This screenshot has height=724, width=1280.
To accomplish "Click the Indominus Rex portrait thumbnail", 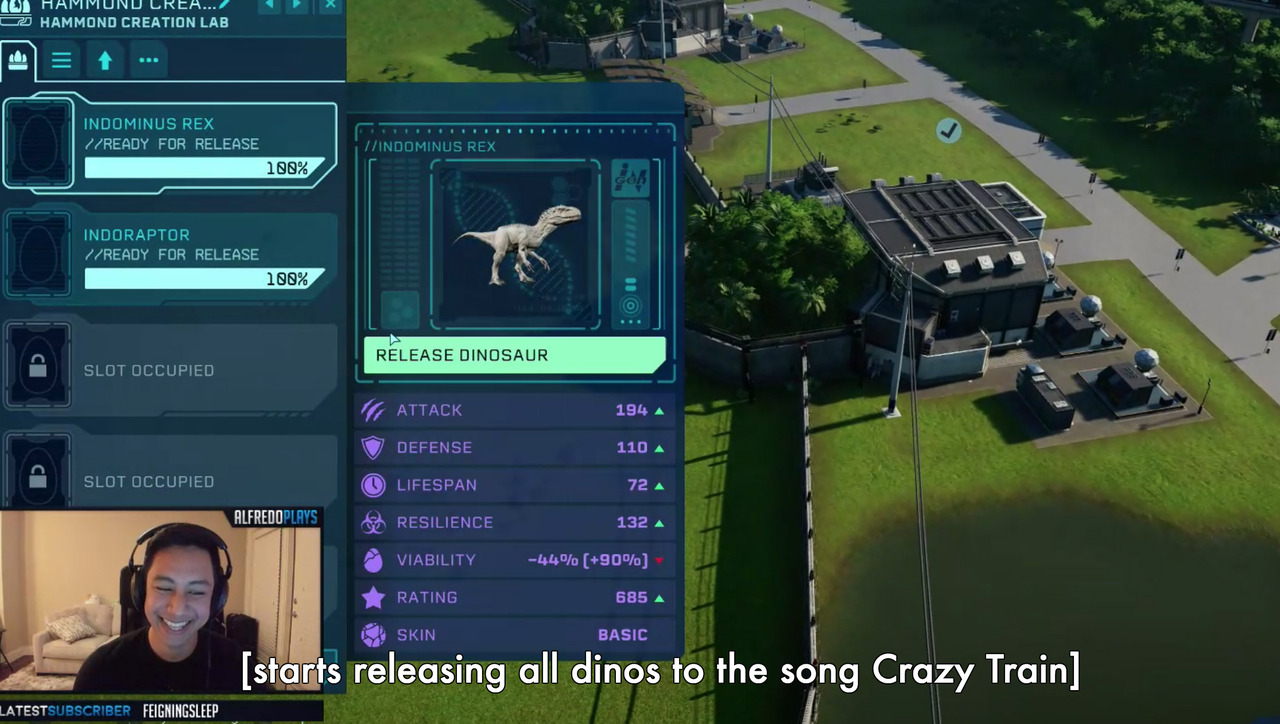I will pyautogui.click(x=516, y=244).
